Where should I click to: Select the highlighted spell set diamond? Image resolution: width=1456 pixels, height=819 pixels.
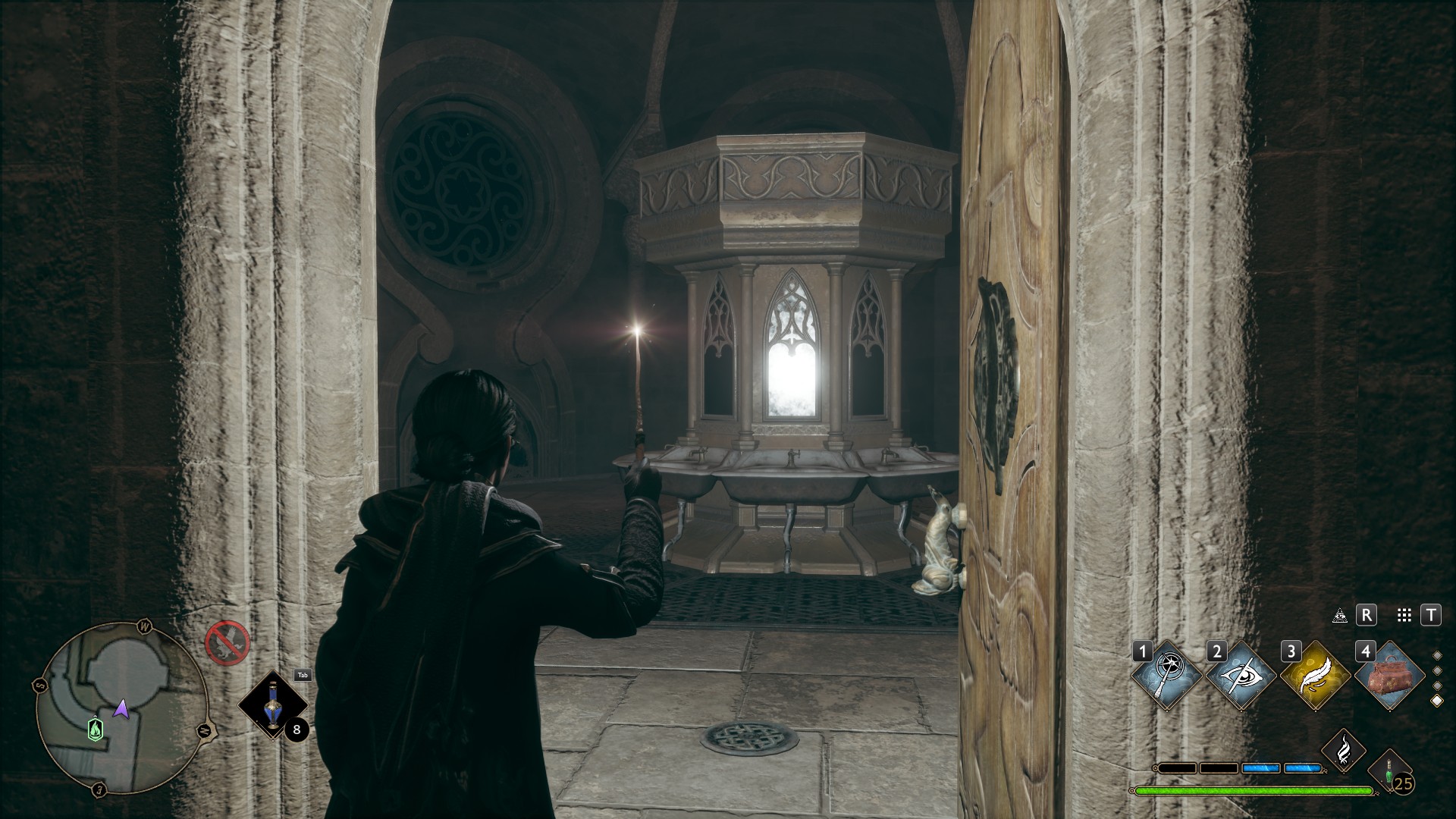click(x=1436, y=701)
